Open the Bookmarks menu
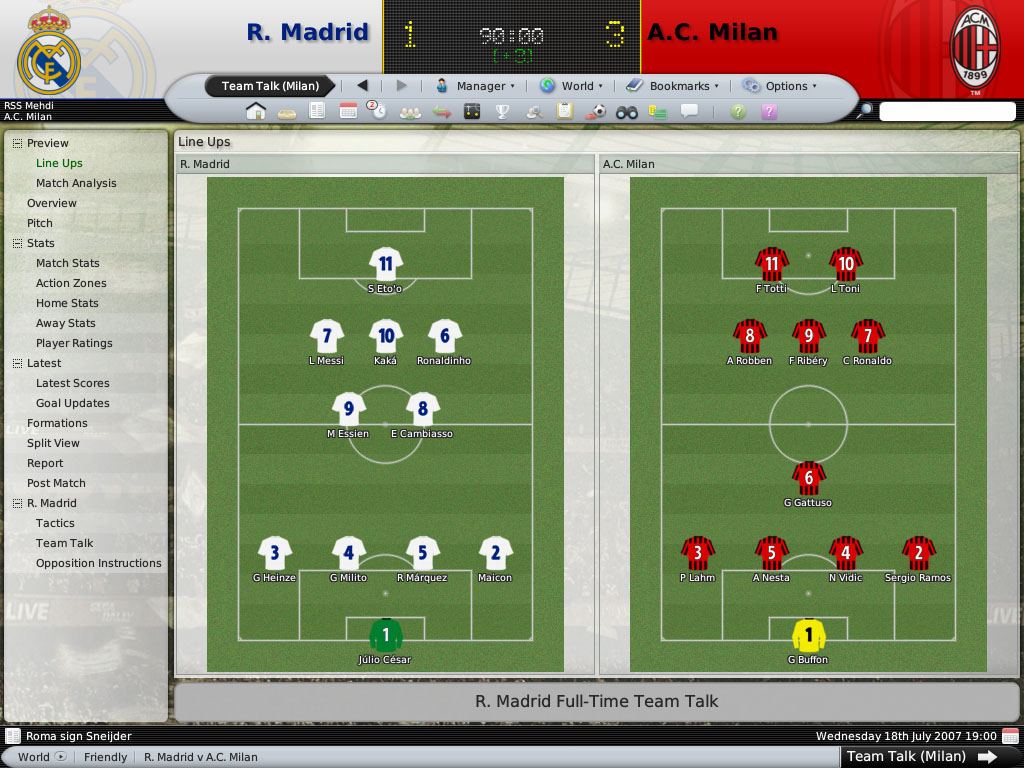Viewport: 1024px width, 768px height. coord(673,86)
